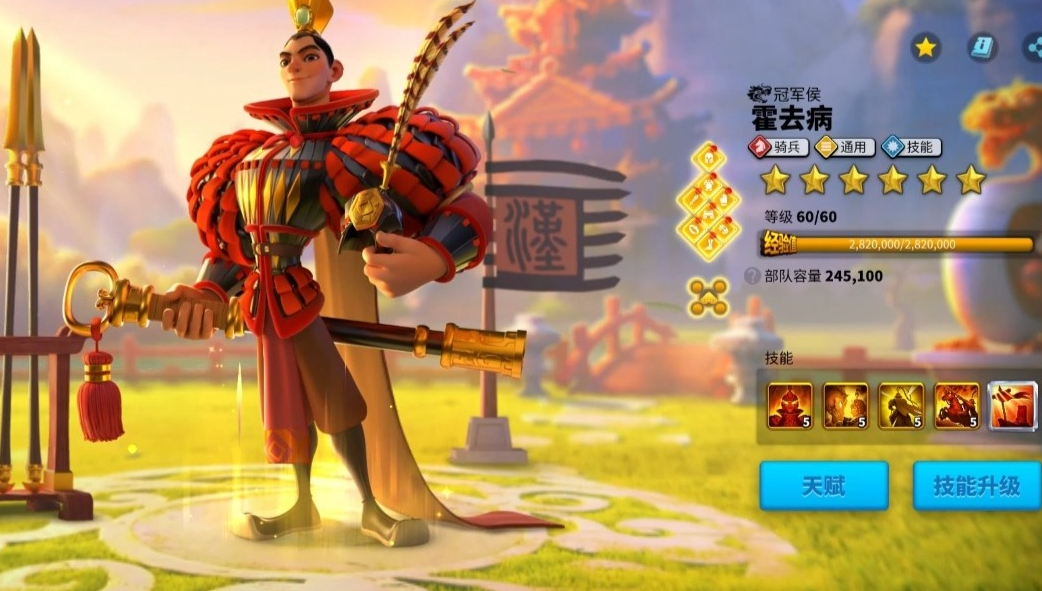
Task: Open the golden diamond equipment slots panel
Action: click(708, 202)
